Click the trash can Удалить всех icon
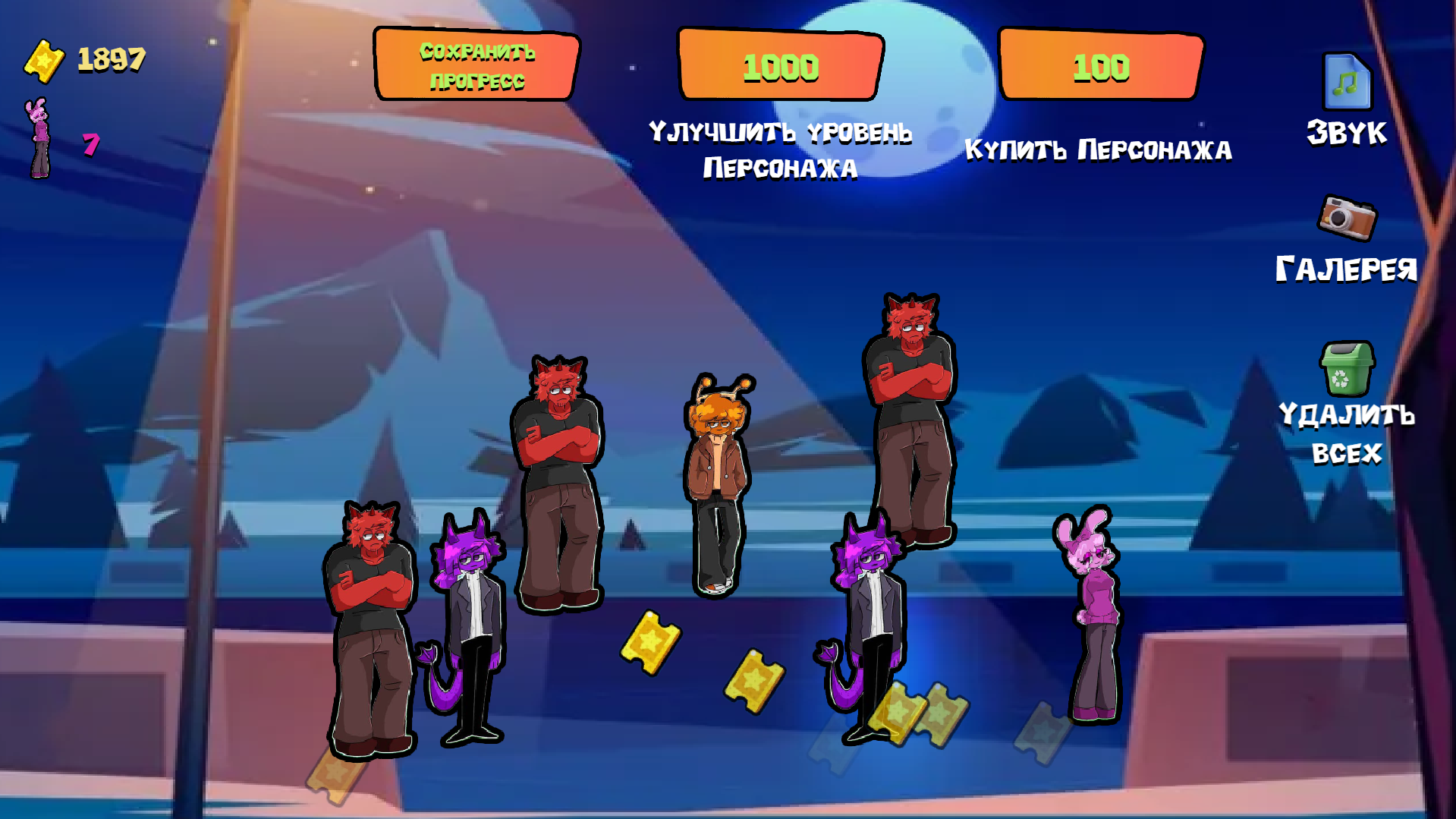 pos(1347,367)
